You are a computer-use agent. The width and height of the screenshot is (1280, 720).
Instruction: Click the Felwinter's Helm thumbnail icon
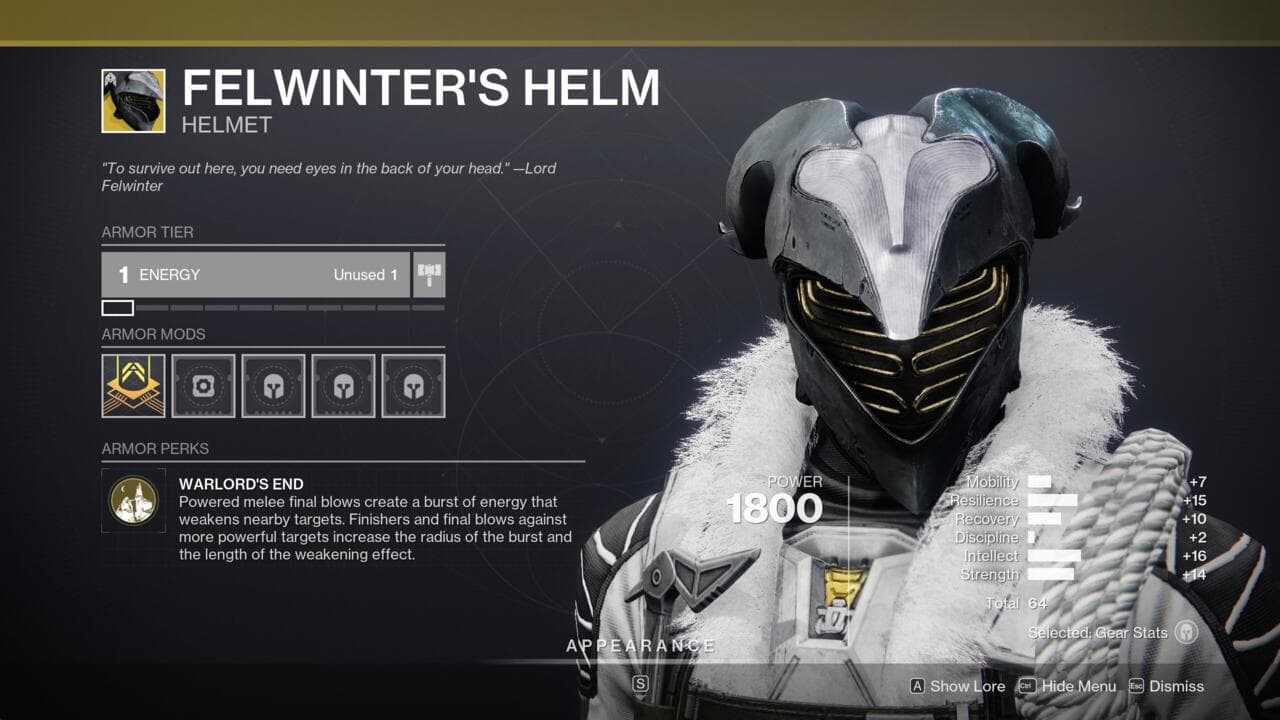(x=135, y=101)
